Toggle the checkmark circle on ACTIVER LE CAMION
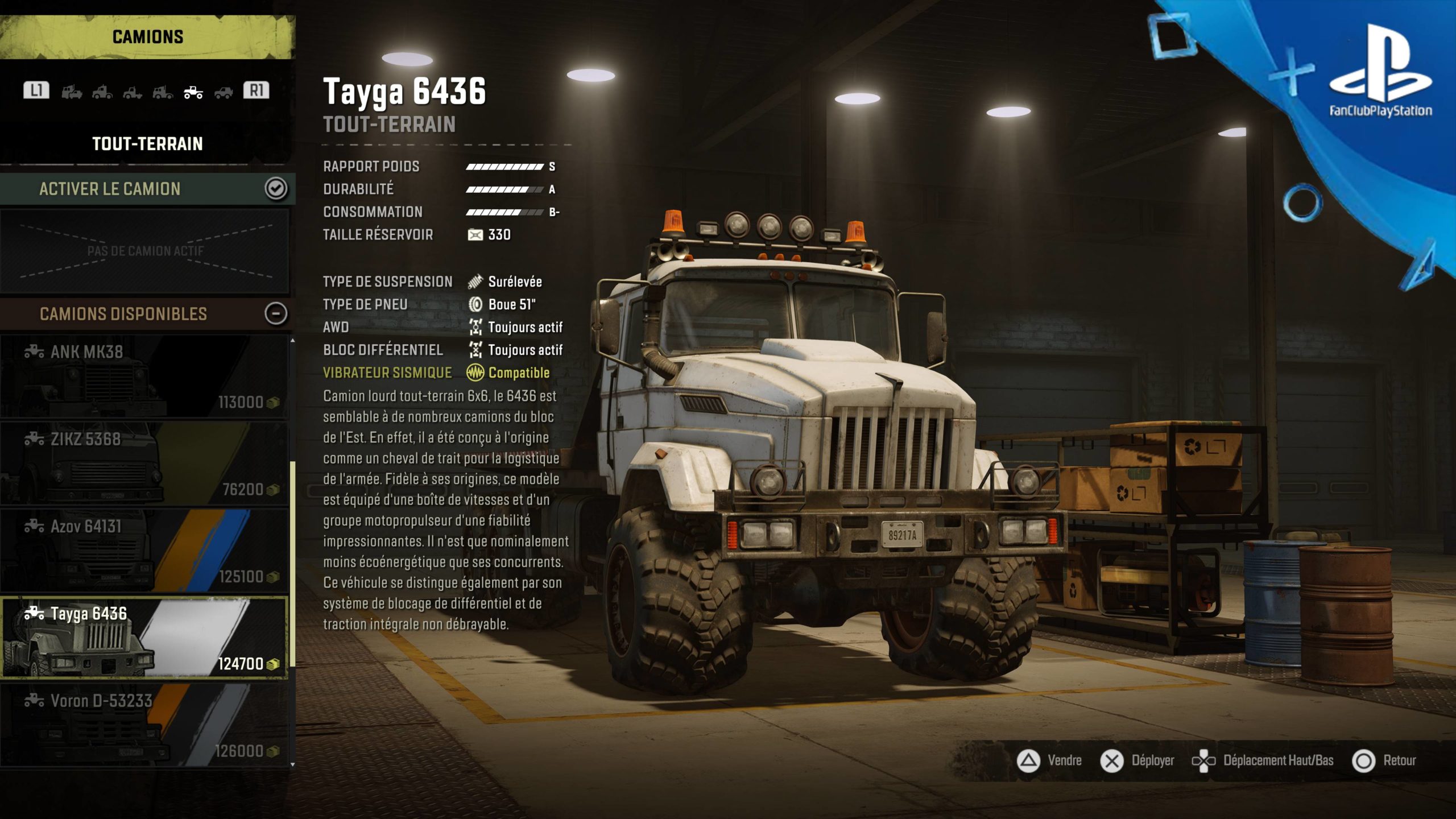1456x819 pixels. 277,190
